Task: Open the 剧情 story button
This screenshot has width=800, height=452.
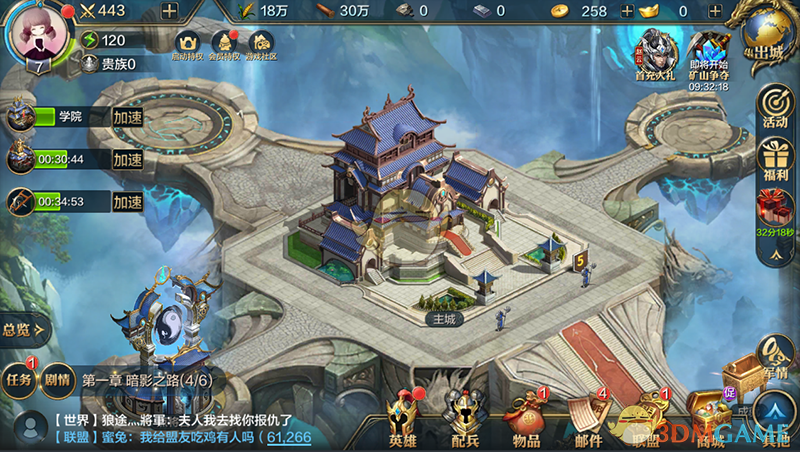Action: click(56, 379)
